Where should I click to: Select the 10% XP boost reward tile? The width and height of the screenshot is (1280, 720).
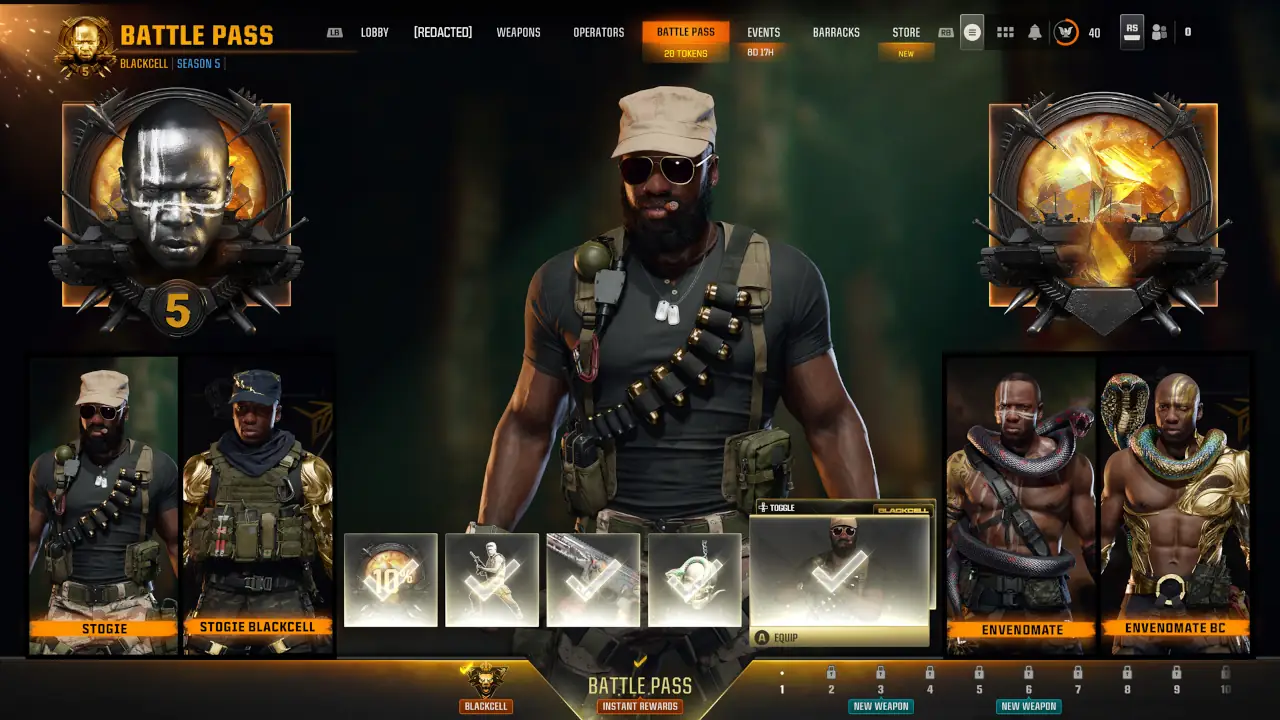[x=391, y=580]
